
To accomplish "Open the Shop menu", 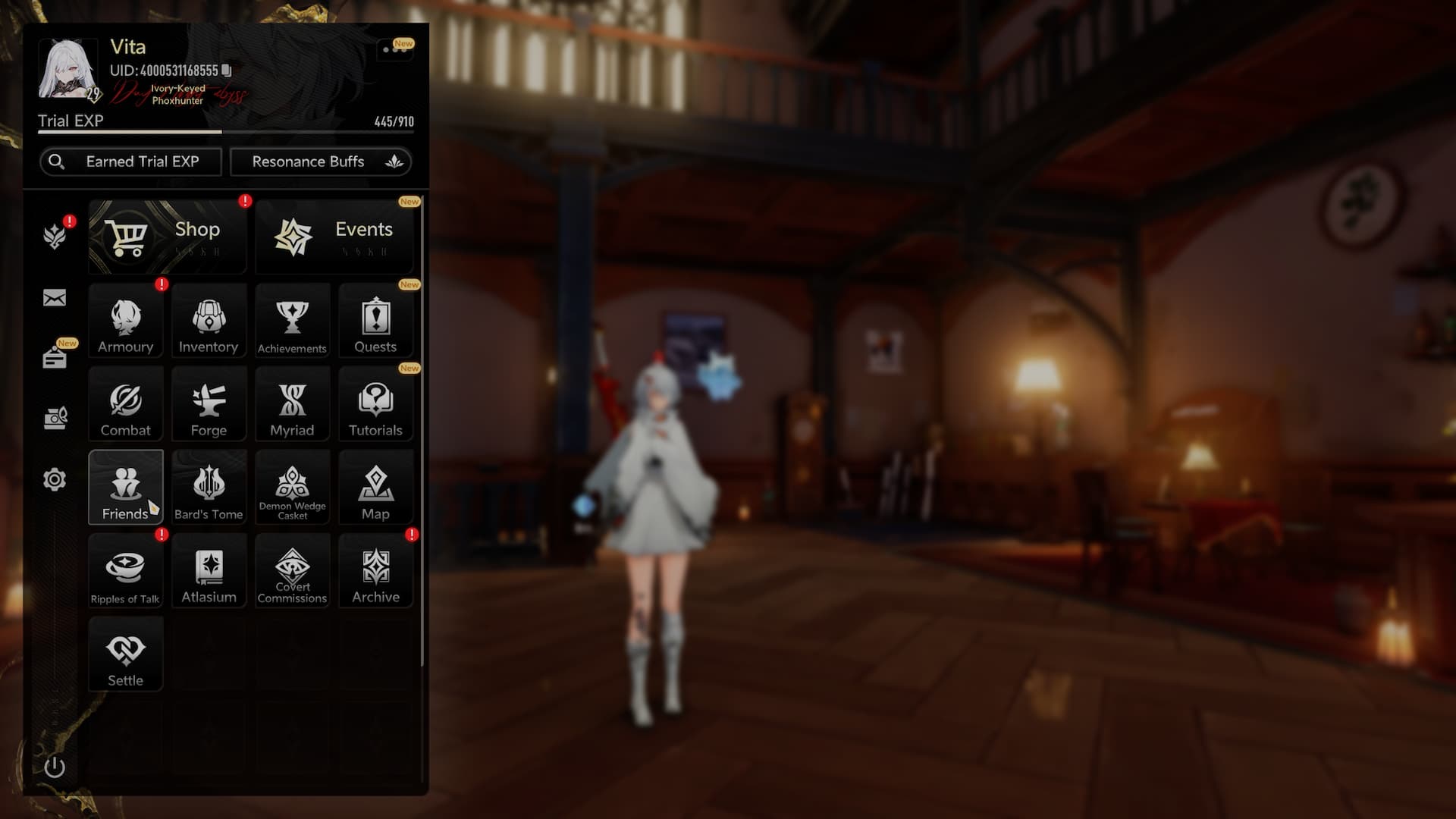I will [168, 237].
